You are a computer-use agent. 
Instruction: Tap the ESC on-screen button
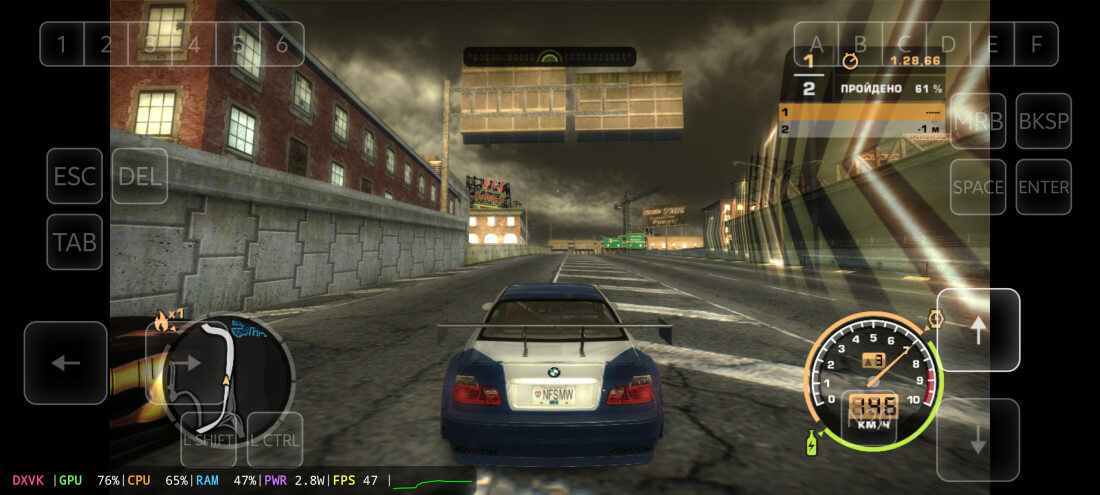[75, 176]
